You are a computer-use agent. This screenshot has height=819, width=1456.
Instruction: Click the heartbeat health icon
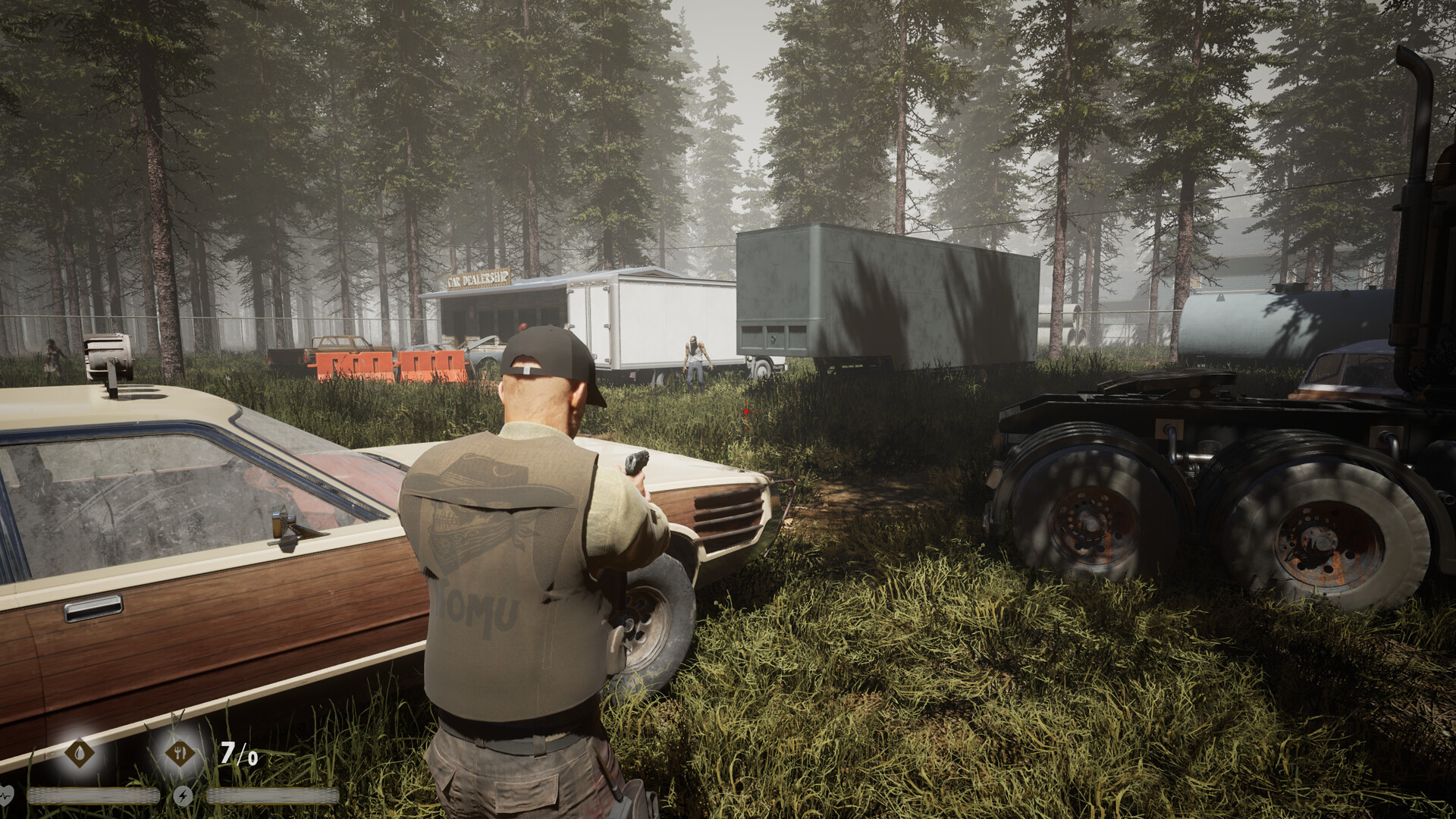click(x=7, y=795)
